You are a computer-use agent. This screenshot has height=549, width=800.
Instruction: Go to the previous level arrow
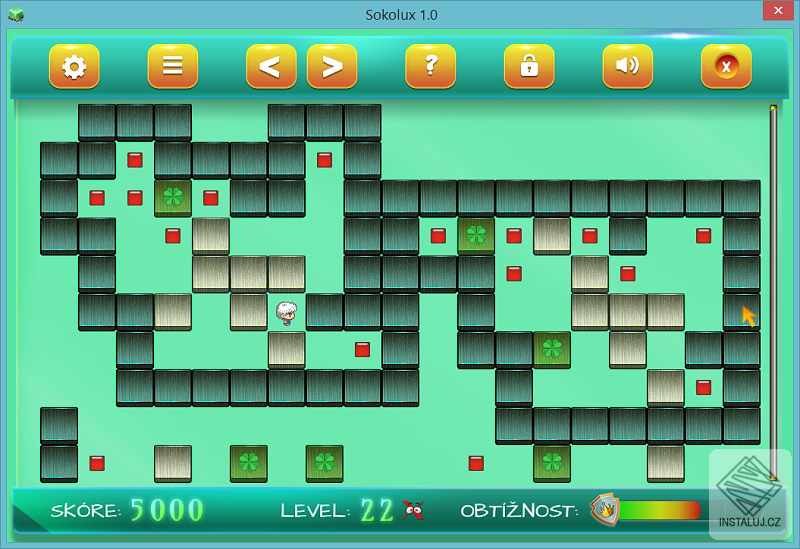pos(271,67)
